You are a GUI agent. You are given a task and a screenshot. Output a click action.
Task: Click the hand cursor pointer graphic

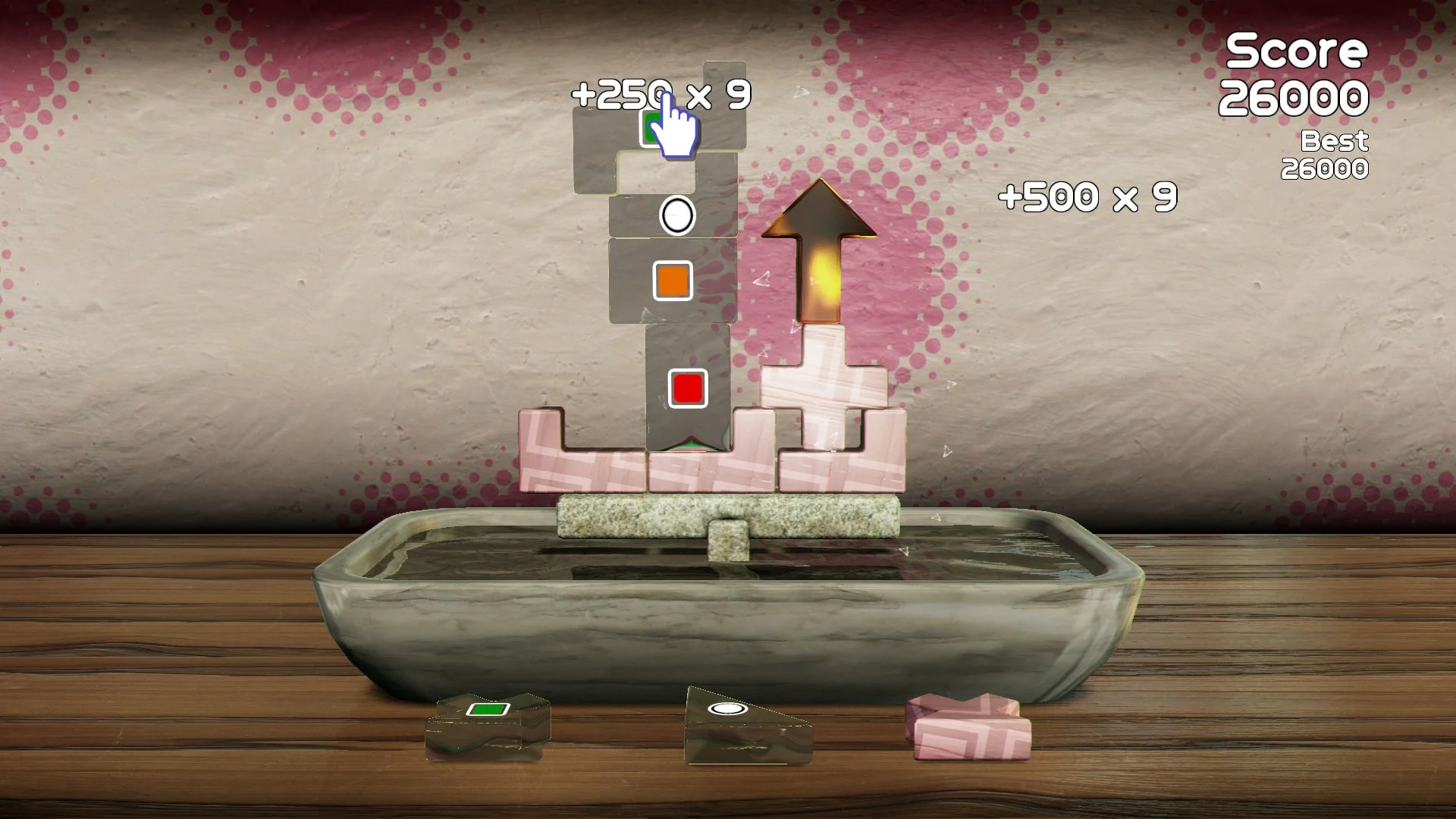tap(676, 130)
